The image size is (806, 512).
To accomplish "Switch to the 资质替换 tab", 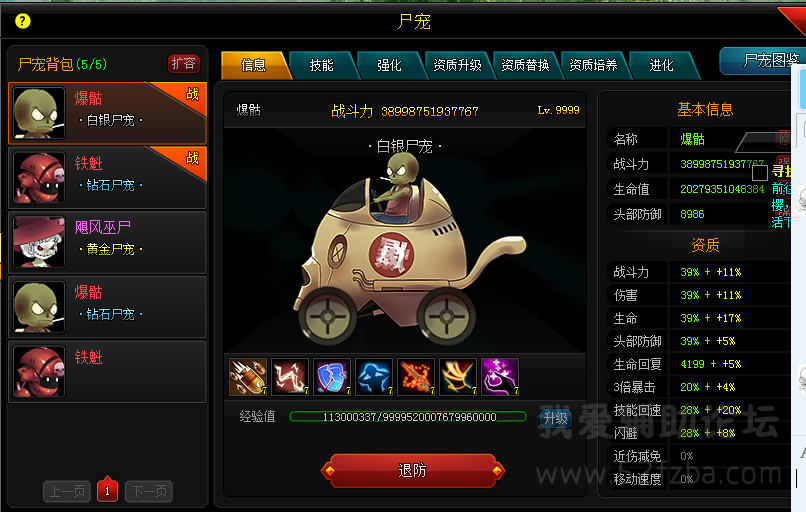I will tap(525, 65).
